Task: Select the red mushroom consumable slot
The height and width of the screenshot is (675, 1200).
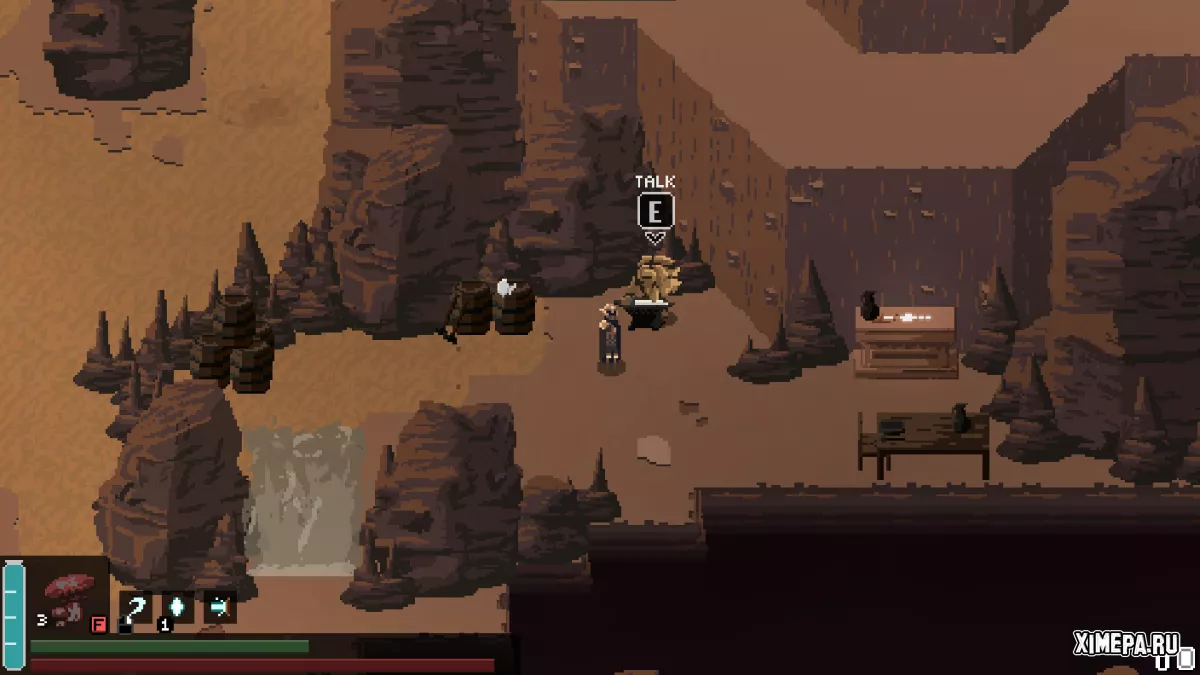Action: coord(70,598)
